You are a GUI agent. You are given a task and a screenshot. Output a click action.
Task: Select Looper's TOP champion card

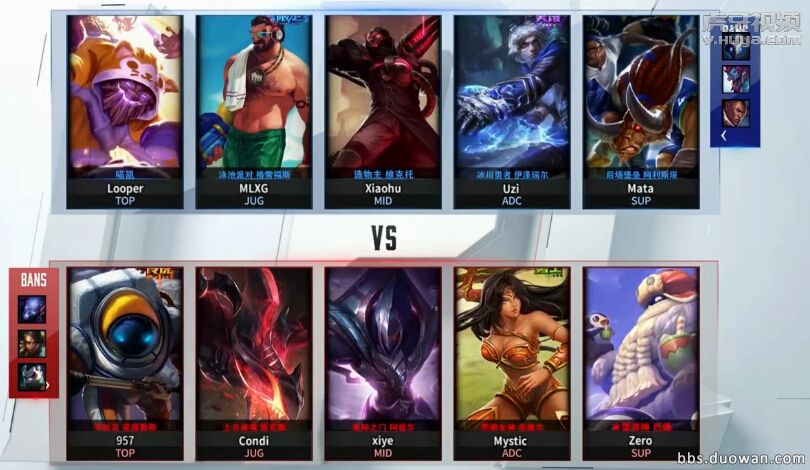click(x=125, y=110)
